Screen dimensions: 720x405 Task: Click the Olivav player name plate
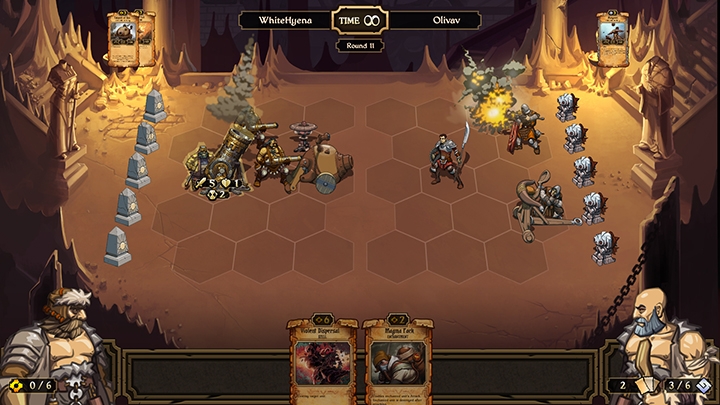pos(433,20)
